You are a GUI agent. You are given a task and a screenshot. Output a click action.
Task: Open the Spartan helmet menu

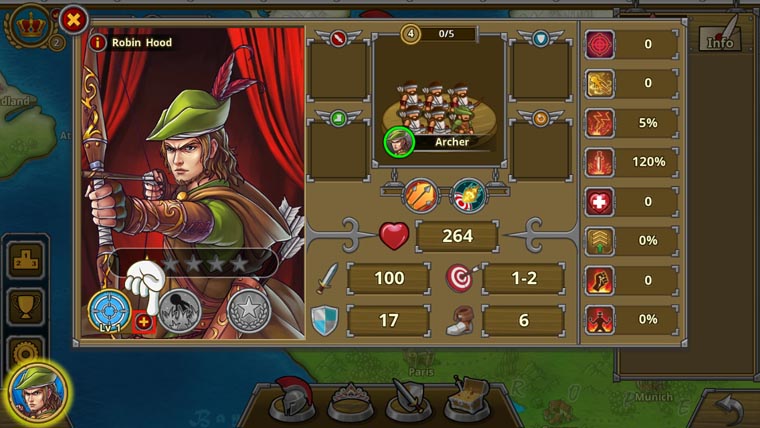[293, 398]
